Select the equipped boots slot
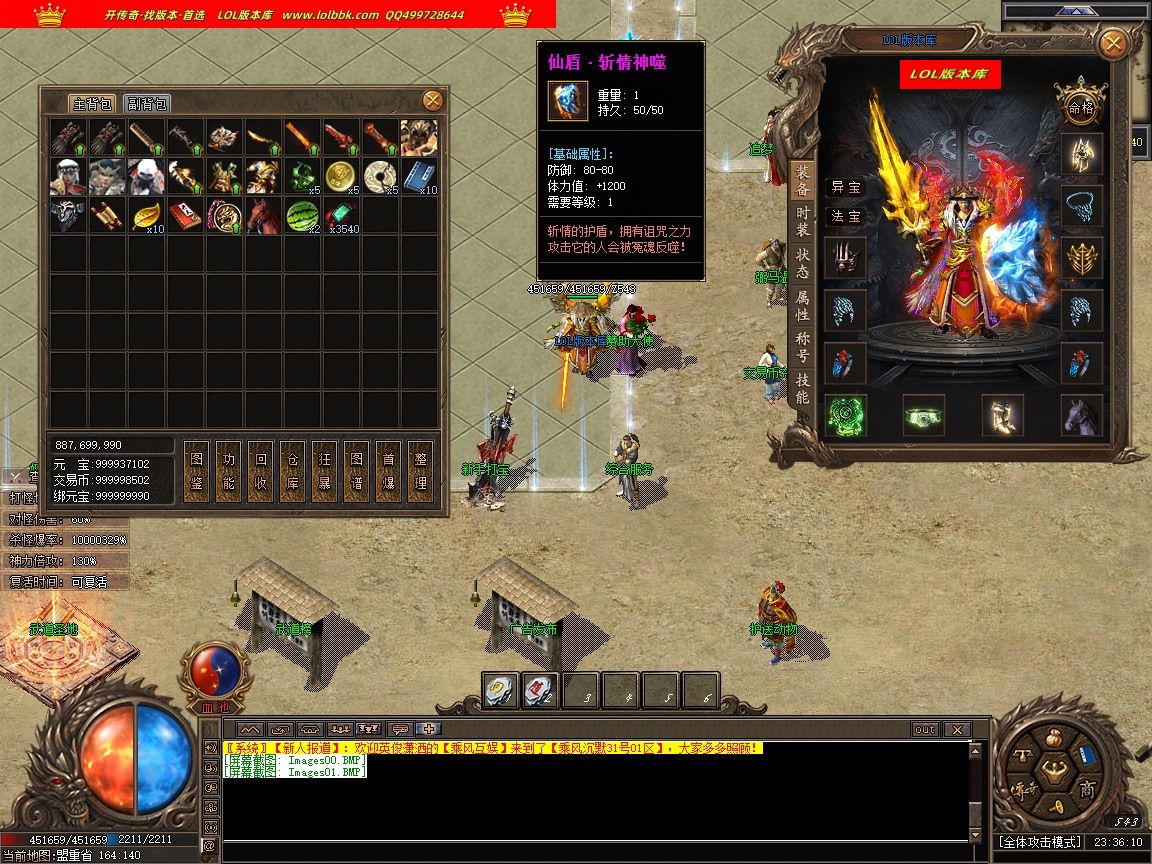 pyautogui.click(x=1002, y=415)
